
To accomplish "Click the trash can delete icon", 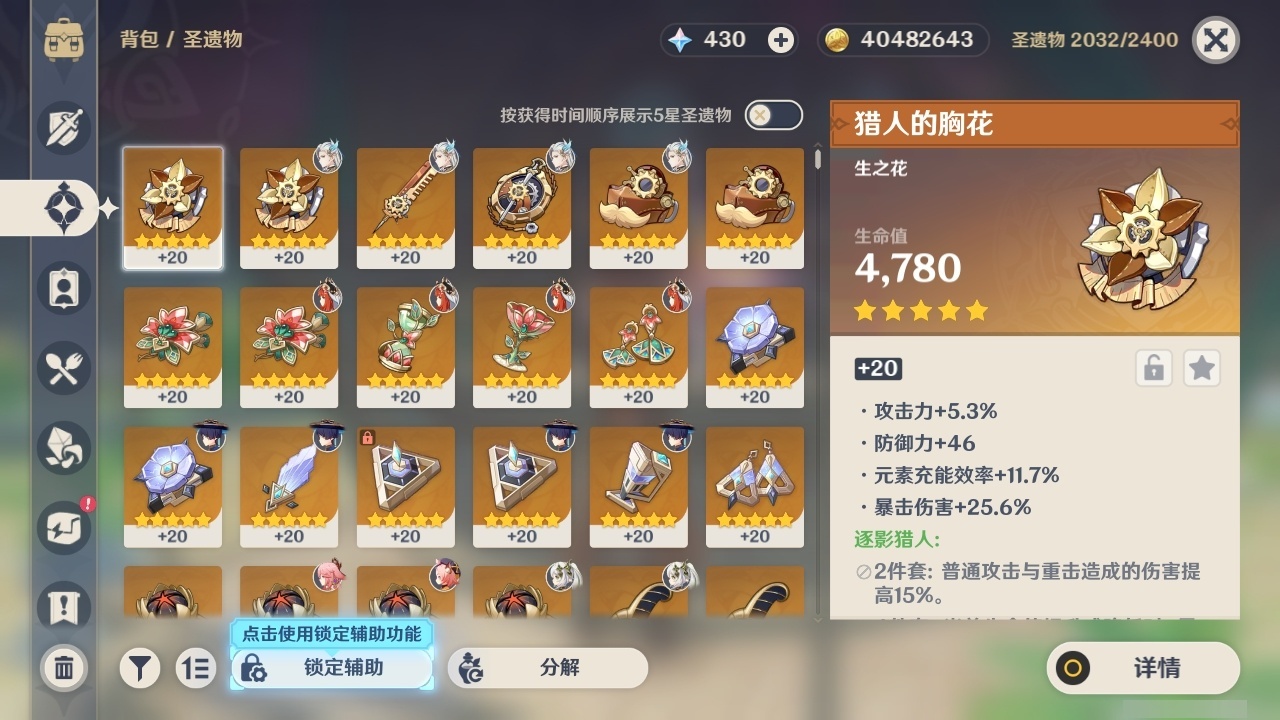I will (x=63, y=668).
